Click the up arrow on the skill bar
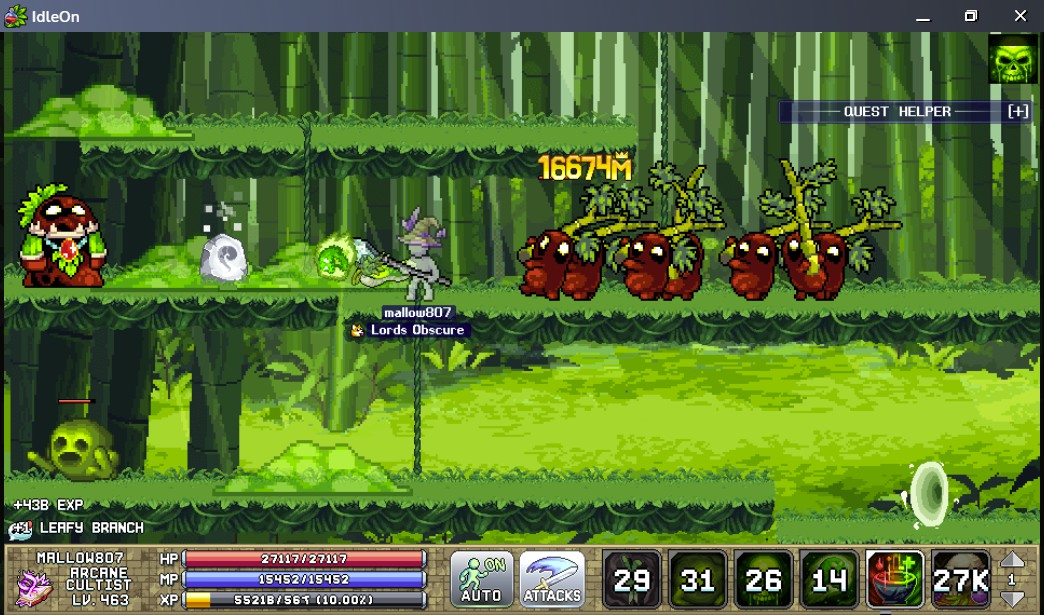This screenshot has height=615, width=1044. (x=1012, y=561)
